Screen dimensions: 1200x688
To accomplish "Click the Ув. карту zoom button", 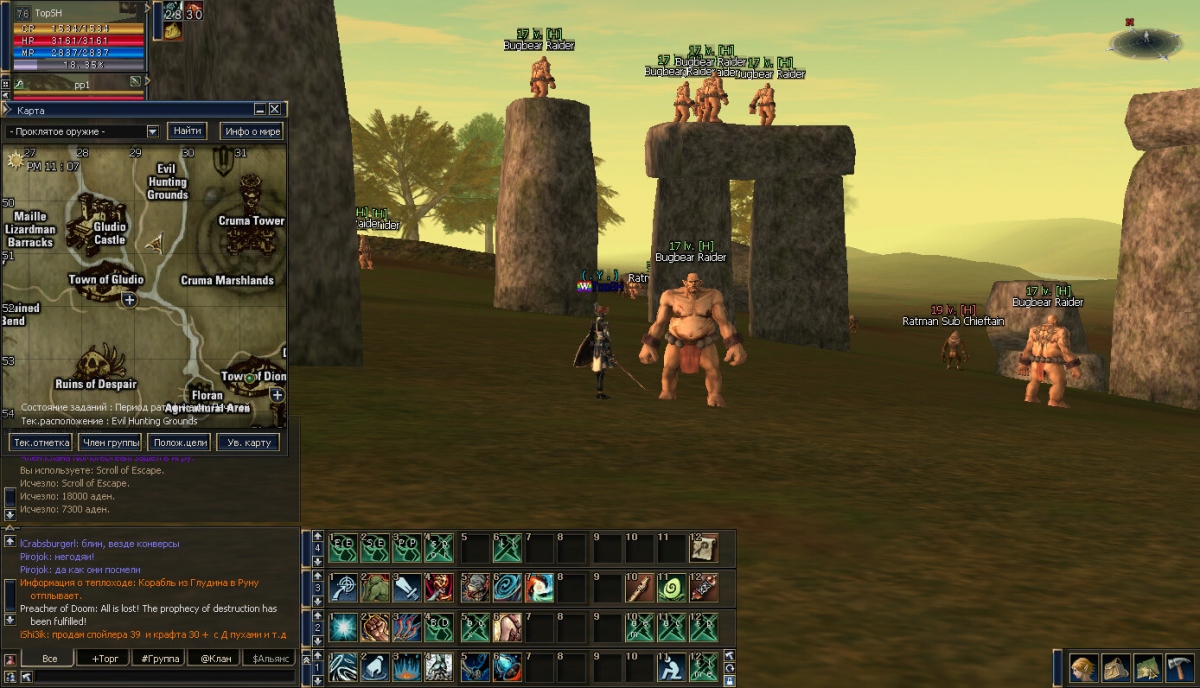I will [x=247, y=442].
